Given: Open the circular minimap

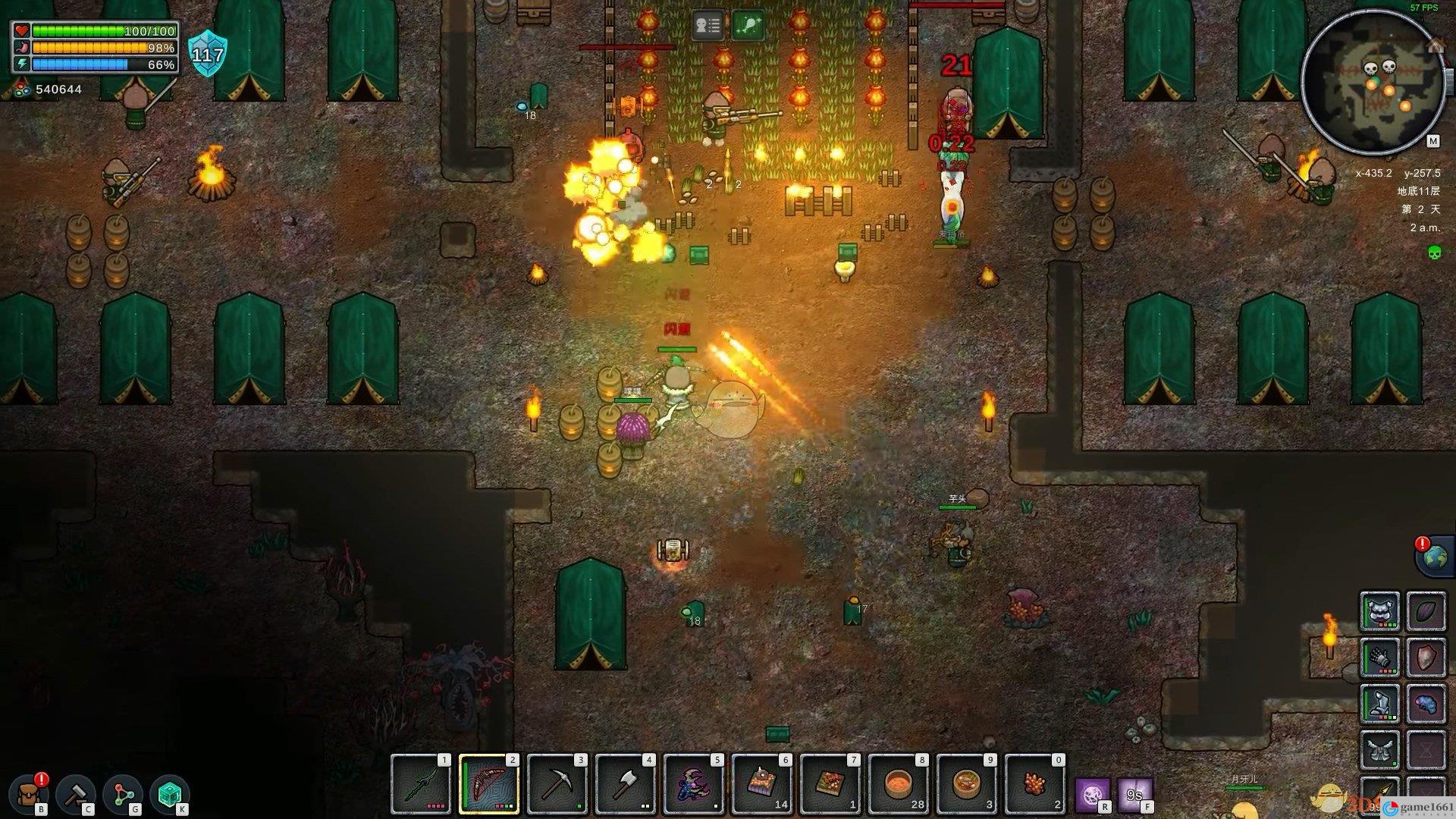Looking at the screenshot, I should point(1373,81).
